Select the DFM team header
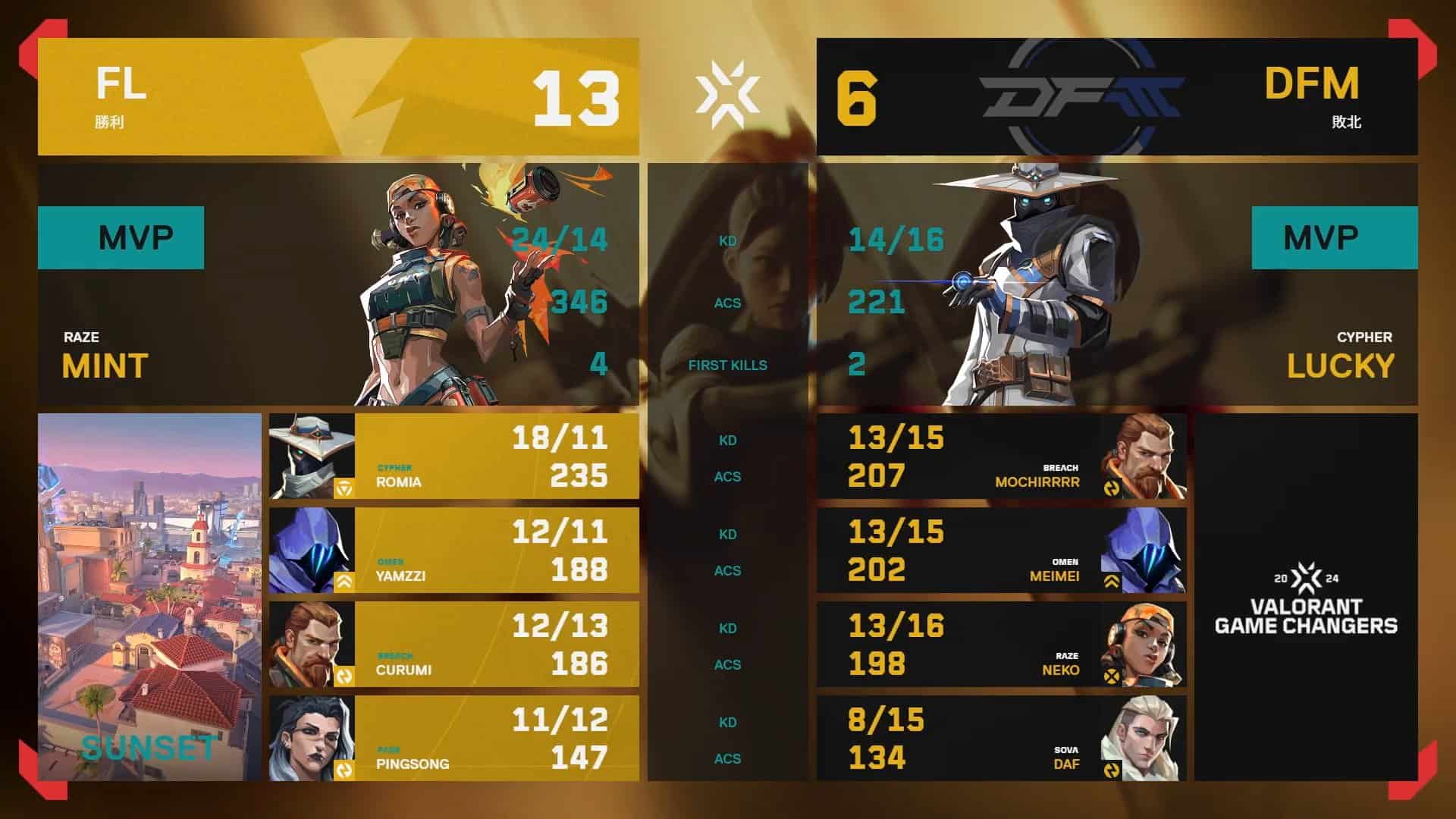The width and height of the screenshot is (1456, 819). point(1116,97)
